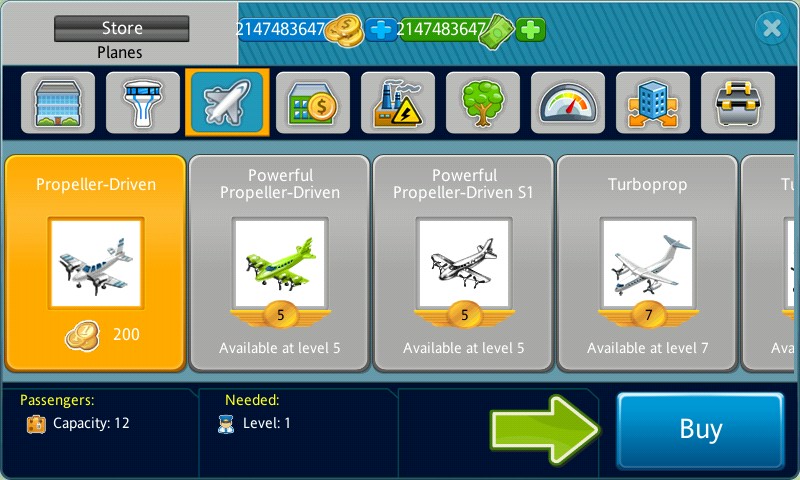The width and height of the screenshot is (800, 480).
Task: Pick the Turboprop plane card
Action: [648, 263]
